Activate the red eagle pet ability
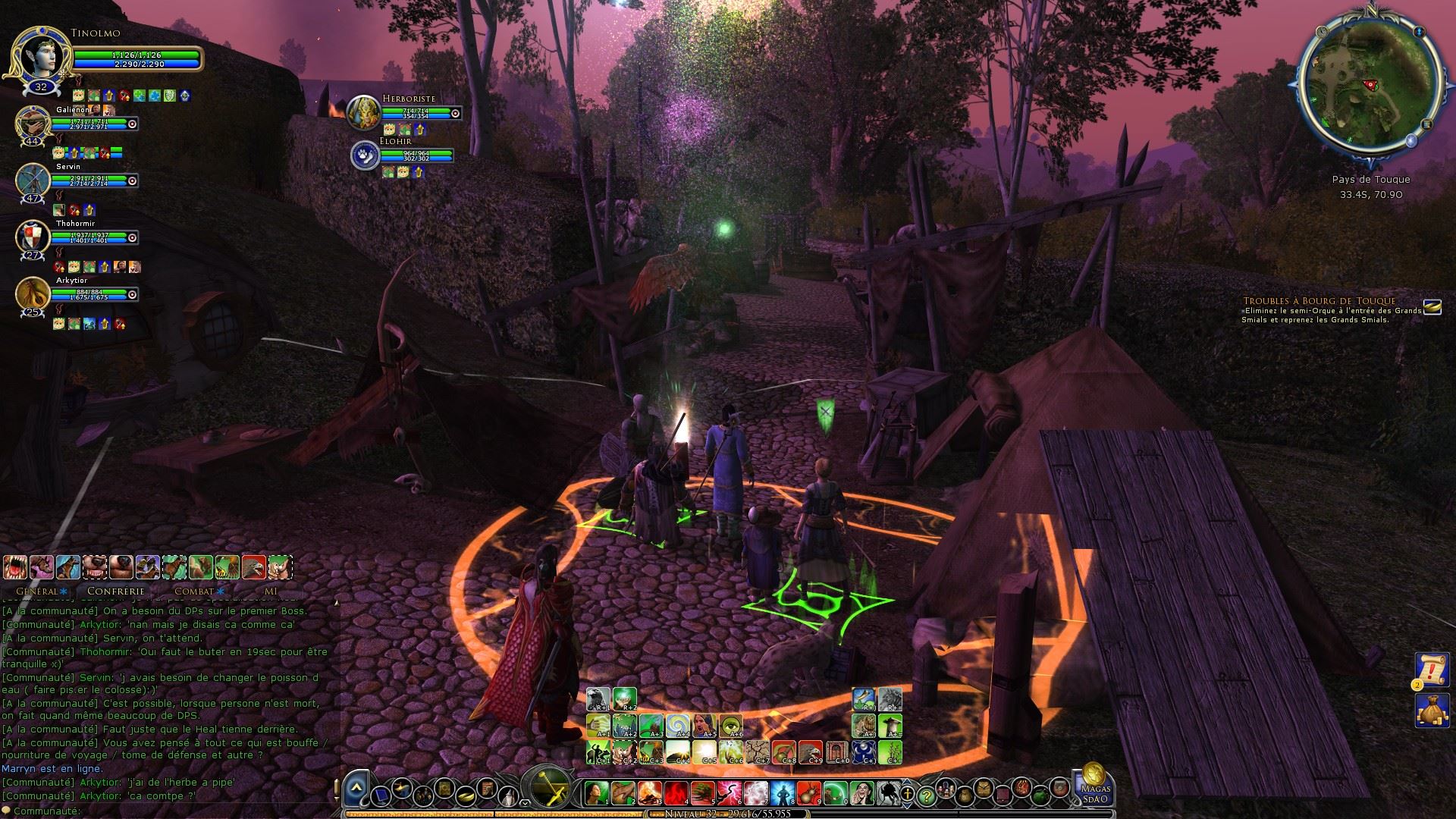Viewport: 1456px width, 819px height. tap(254, 567)
